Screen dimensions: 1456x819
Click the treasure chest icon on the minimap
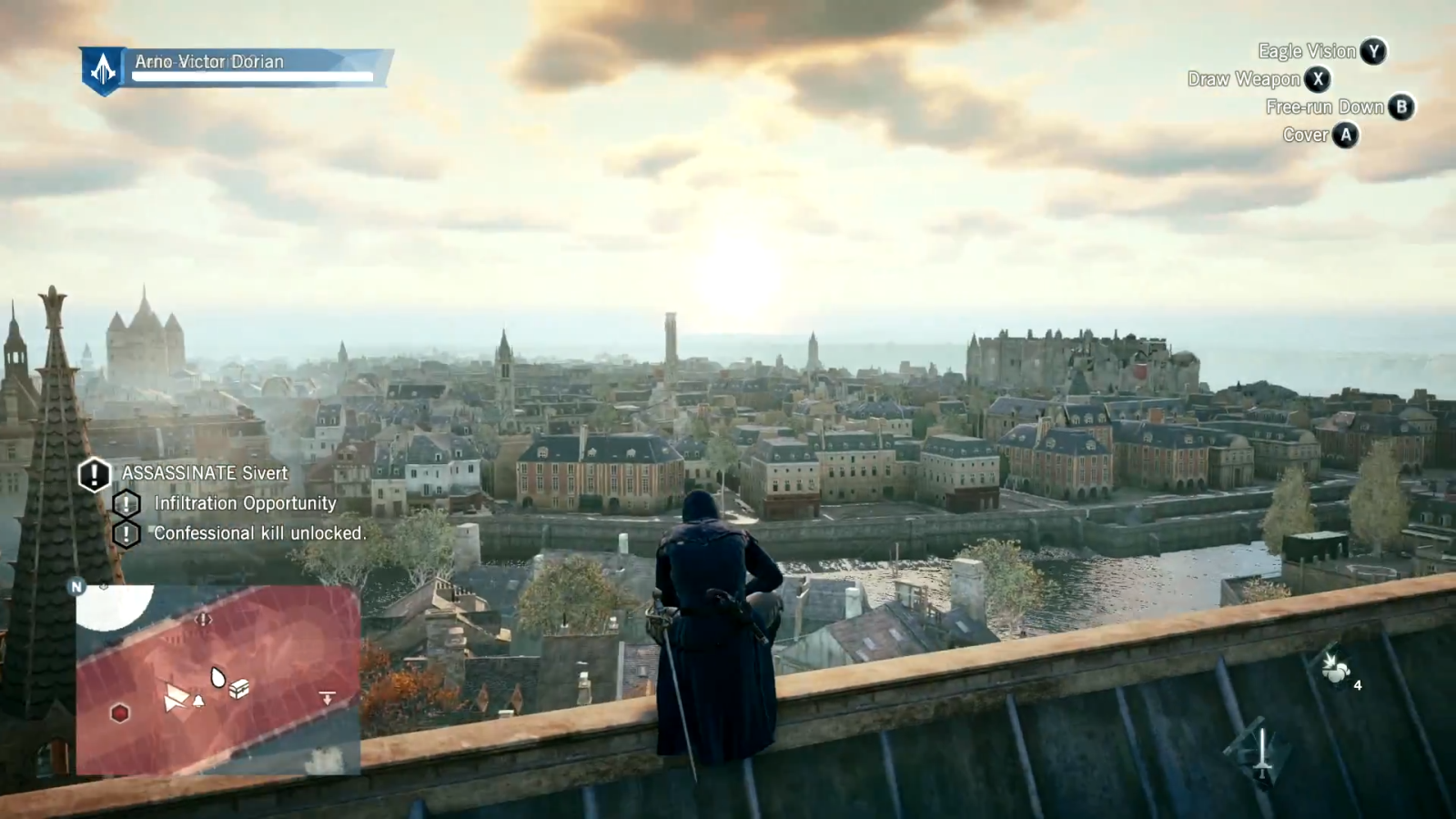click(238, 689)
